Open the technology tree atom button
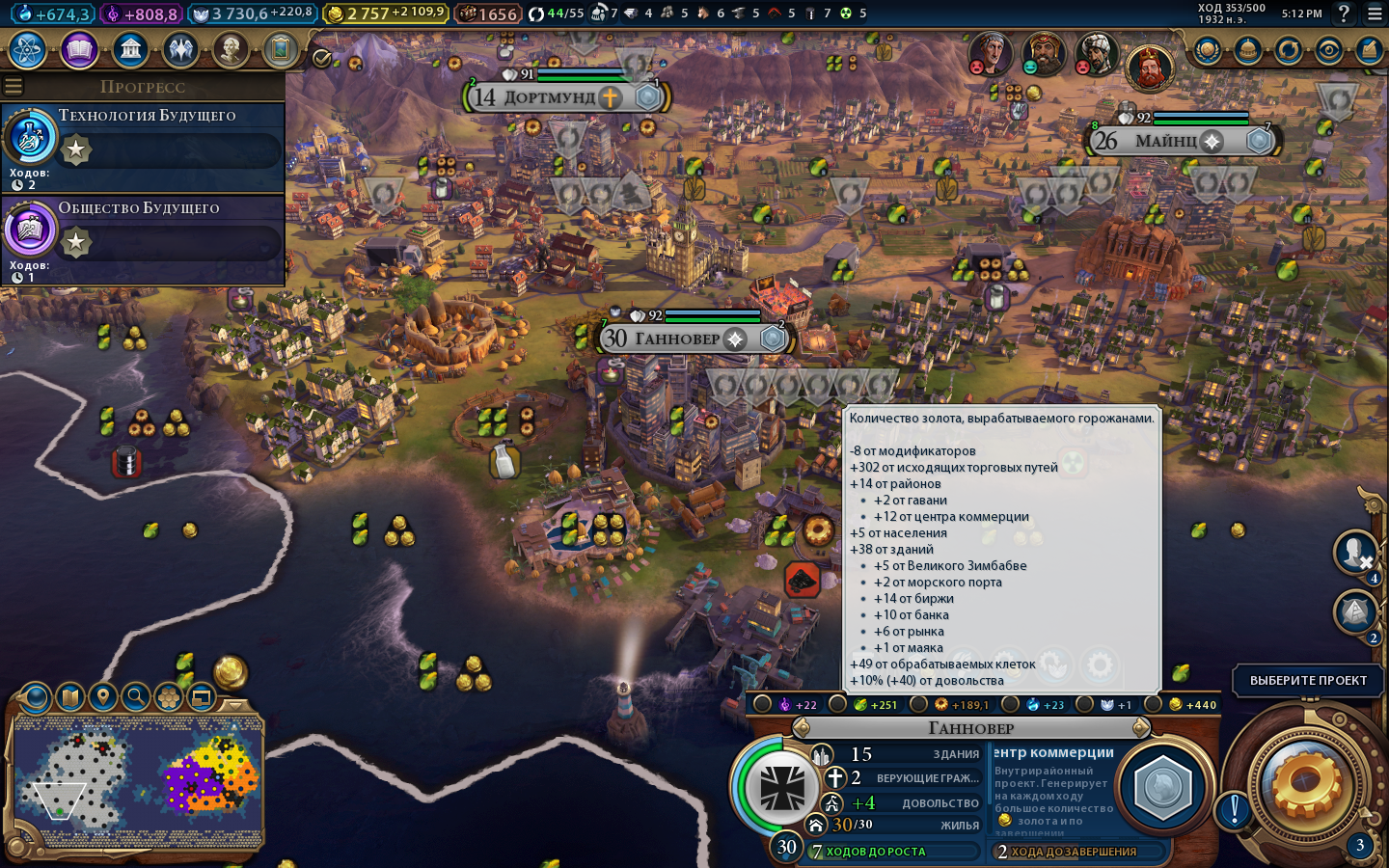The image size is (1389, 868). [28, 49]
